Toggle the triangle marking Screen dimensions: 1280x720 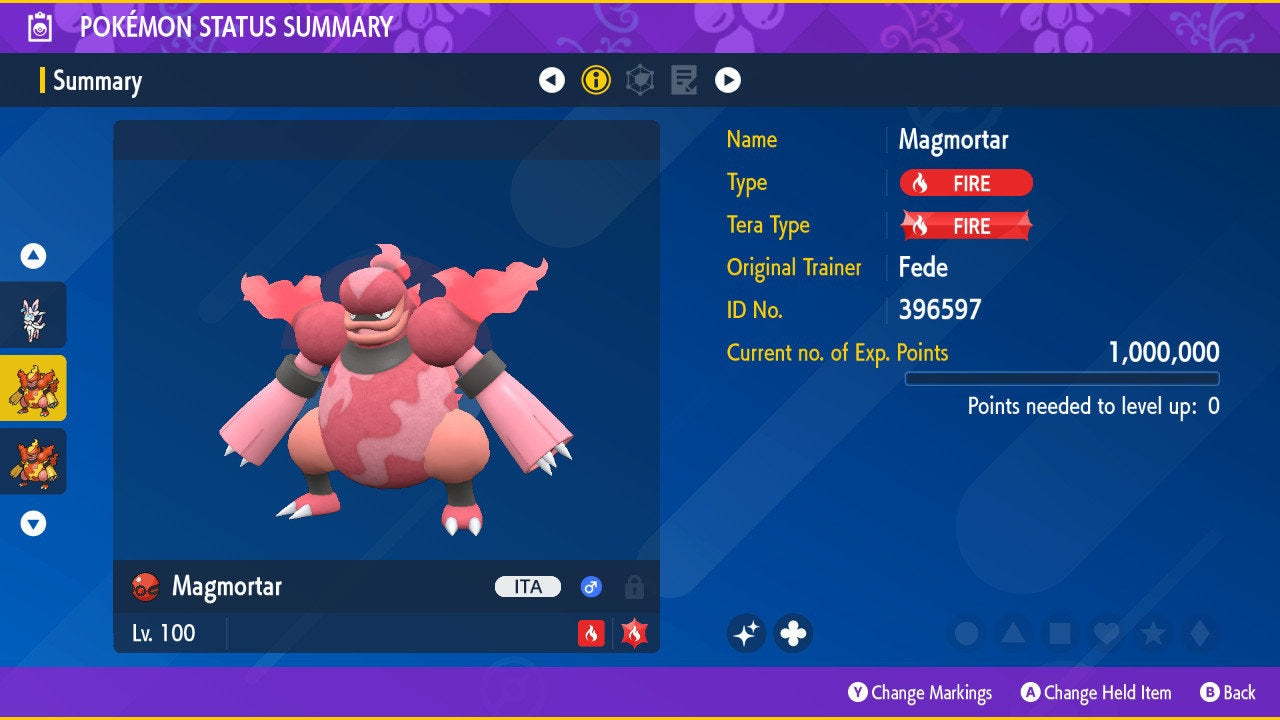[1013, 633]
